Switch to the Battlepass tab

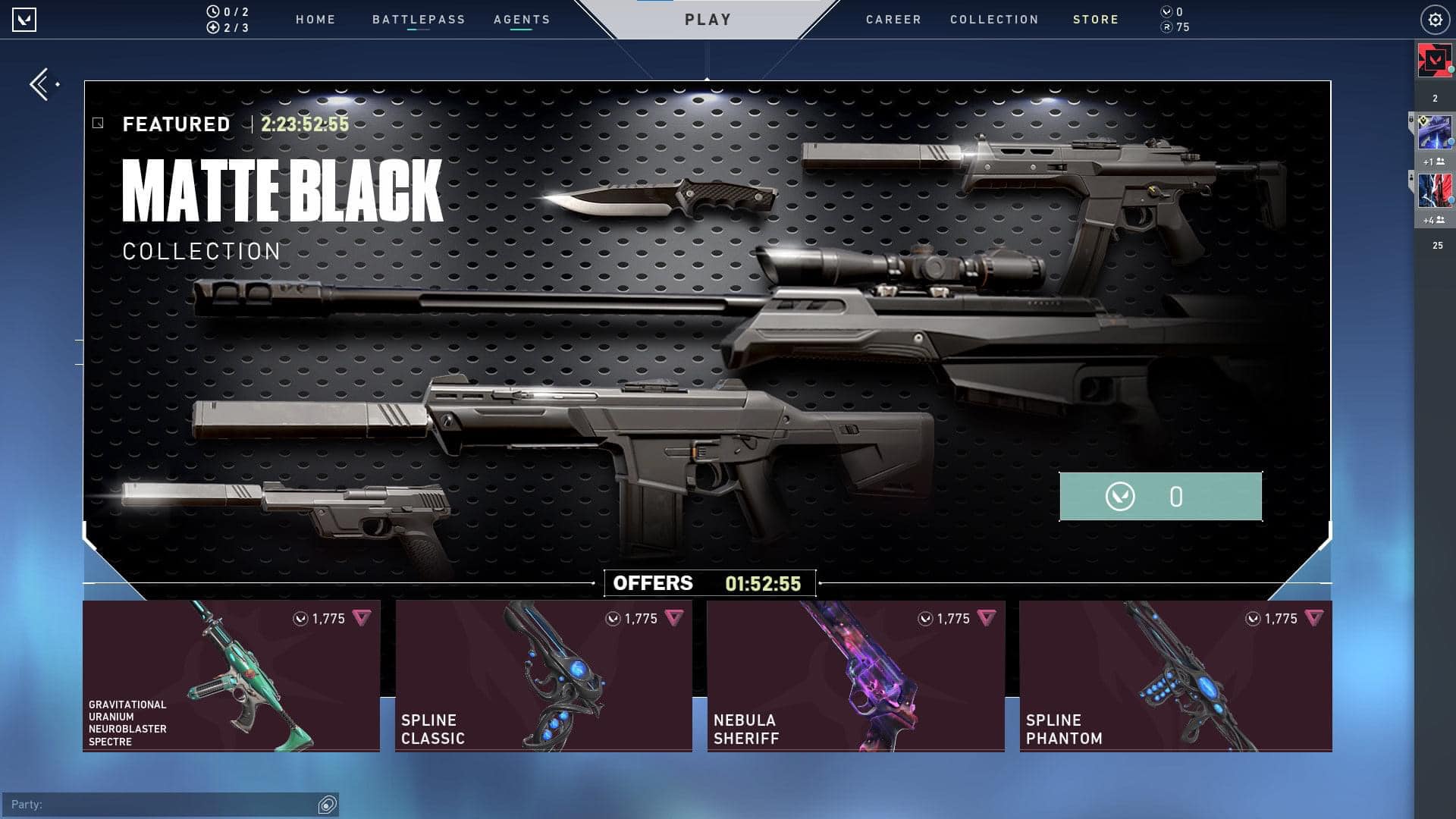pyautogui.click(x=419, y=20)
